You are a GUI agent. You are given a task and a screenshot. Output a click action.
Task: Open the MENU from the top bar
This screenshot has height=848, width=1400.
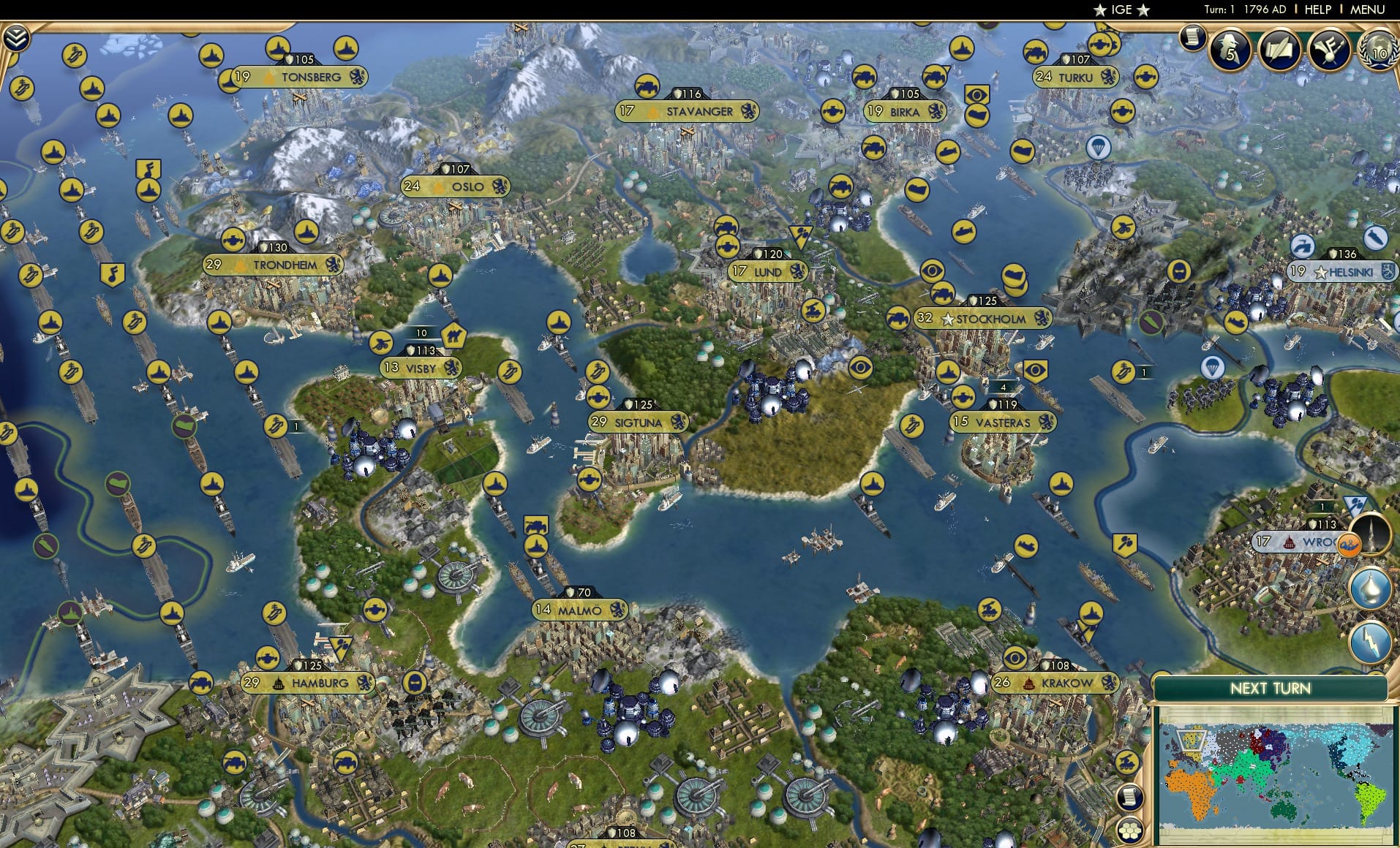coord(1369,10)
